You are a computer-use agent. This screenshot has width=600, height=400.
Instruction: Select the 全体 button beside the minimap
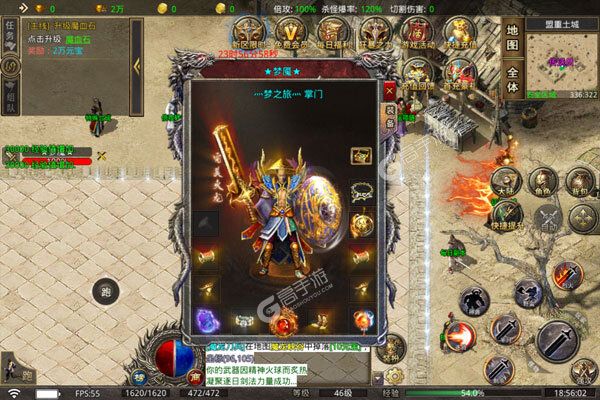pyautogui.click(x=512, y=80)
